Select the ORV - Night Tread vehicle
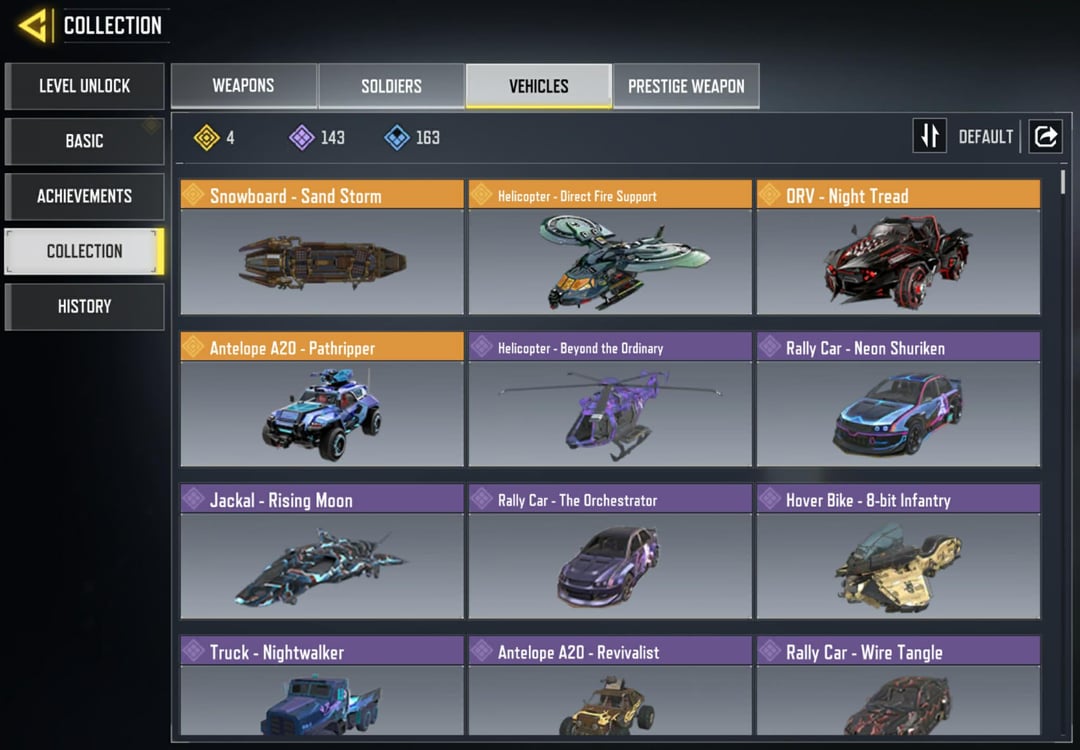This screenshot has width=1080, height=750. [x=898, y=248]
